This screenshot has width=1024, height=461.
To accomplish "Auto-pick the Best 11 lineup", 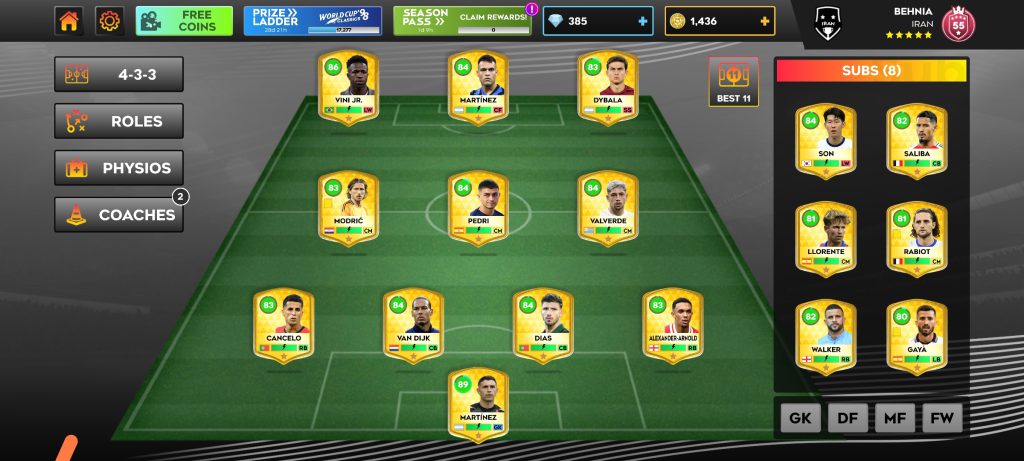I will click(x=733, y=82).
